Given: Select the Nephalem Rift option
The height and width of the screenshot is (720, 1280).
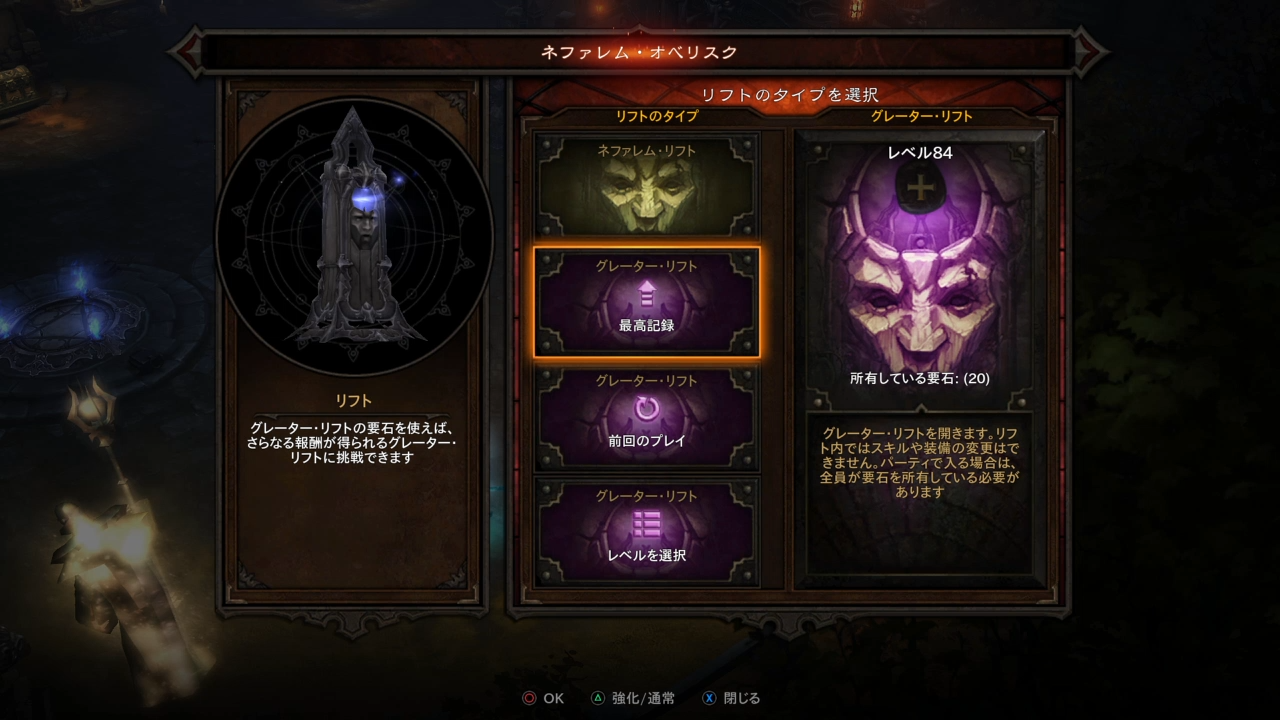Looking at the screenshot, I should tap(646, 187).
